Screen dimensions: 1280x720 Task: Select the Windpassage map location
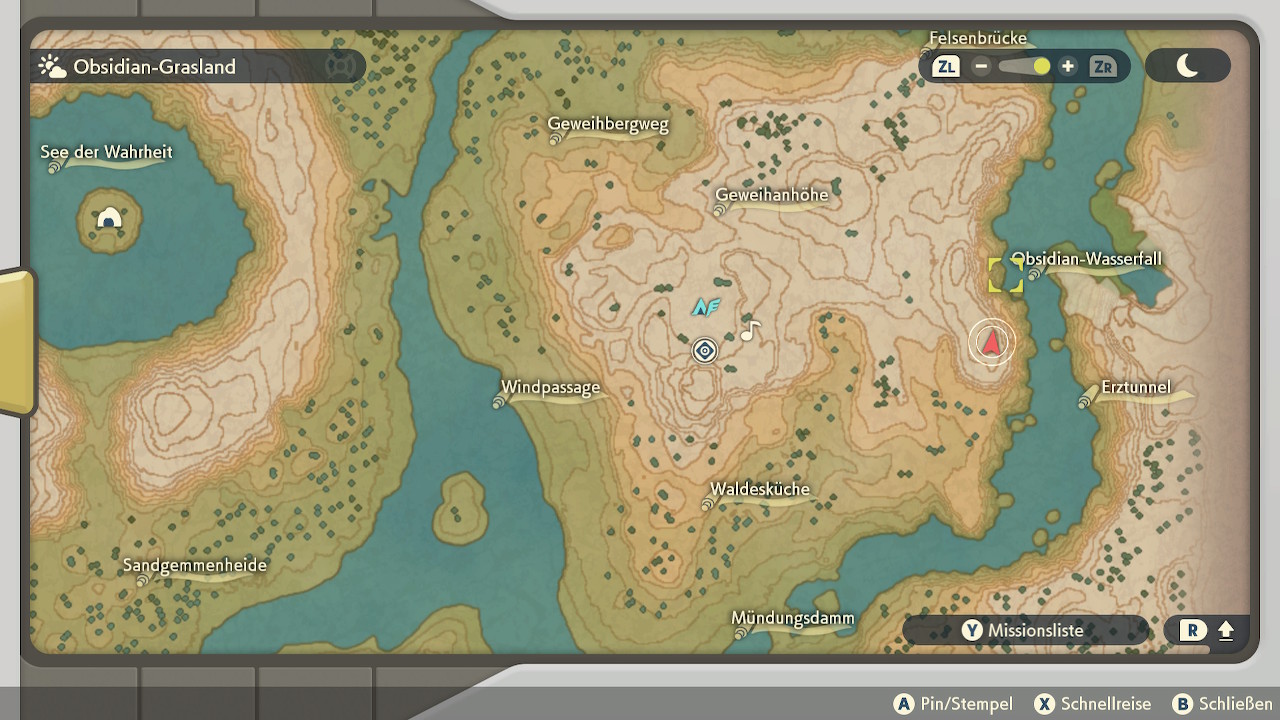550,388
